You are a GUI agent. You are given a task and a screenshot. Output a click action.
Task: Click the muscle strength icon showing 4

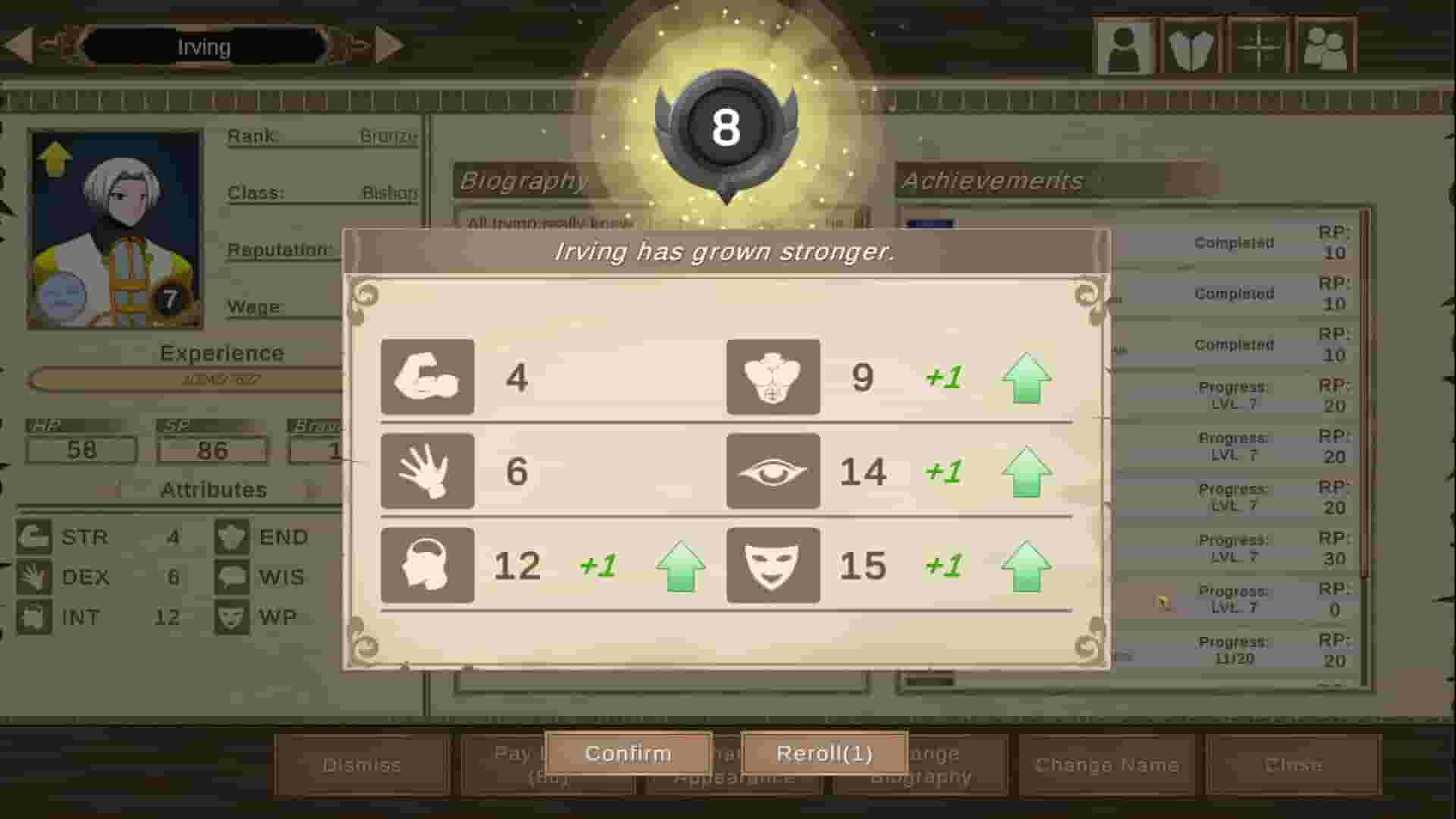(427, 378)
